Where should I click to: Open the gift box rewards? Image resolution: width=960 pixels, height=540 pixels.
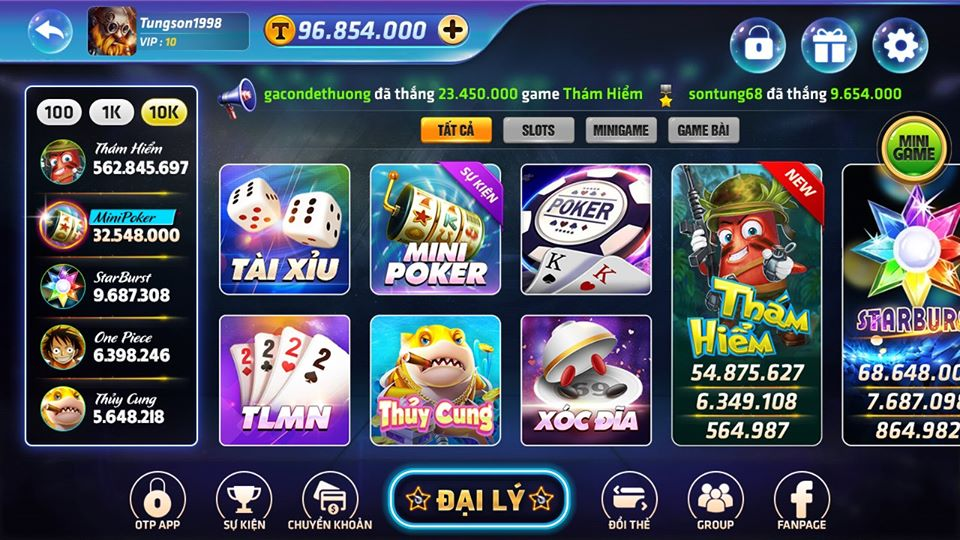[x=828, y=45]
